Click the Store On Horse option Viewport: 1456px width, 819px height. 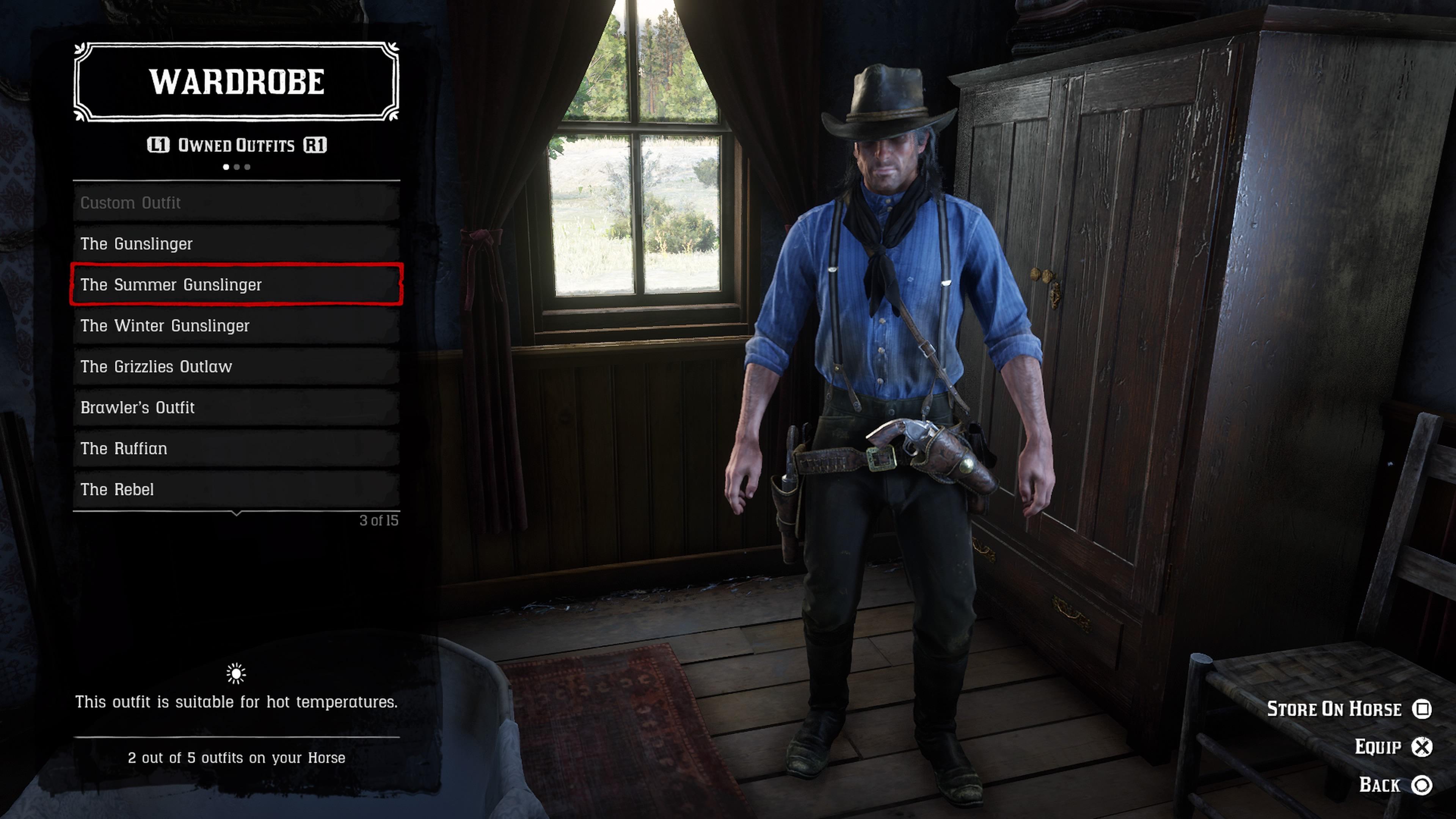click(x=1349, y=709)
